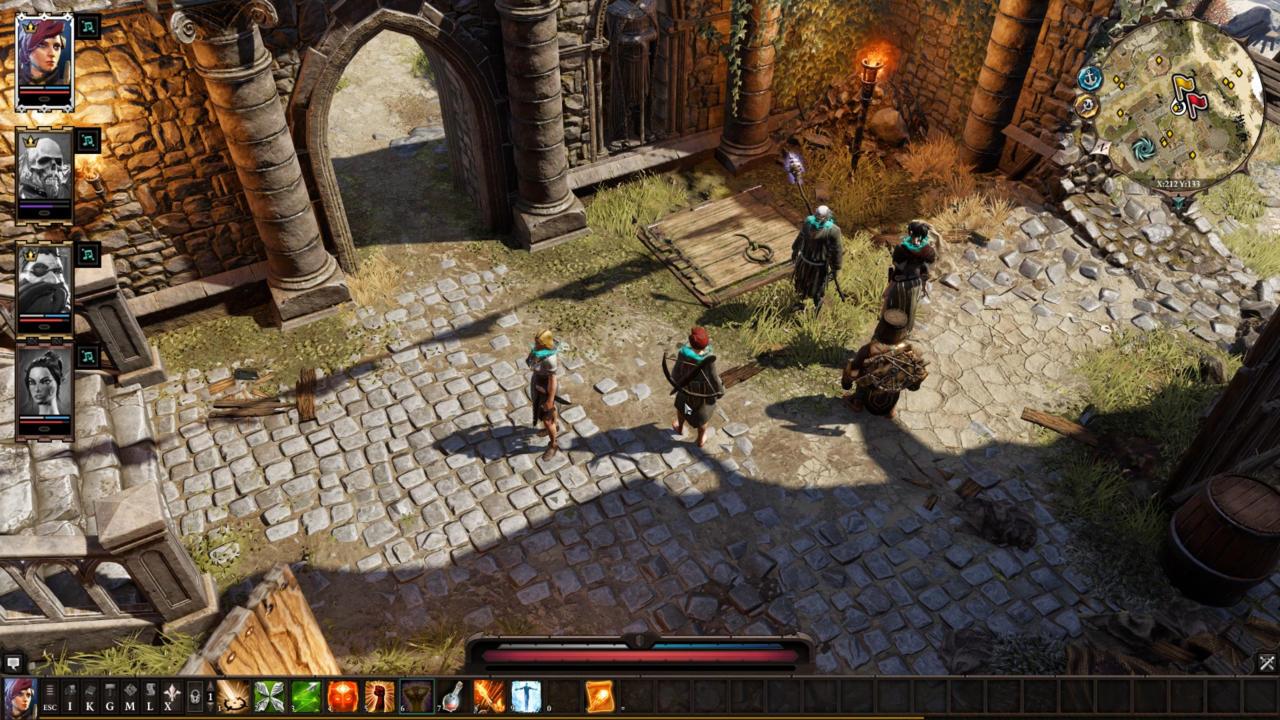
Task: Open crafting with the hammer G button
Action: [110, 695]
